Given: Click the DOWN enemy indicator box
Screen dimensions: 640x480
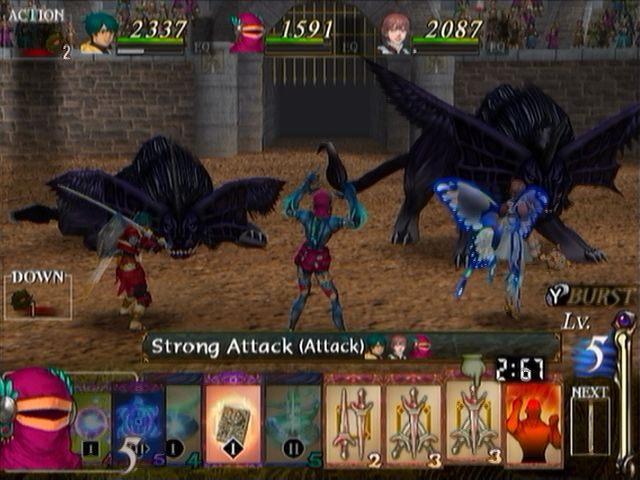Looking at the screenshot, I should pyautogui.click(x=38, y=295).
